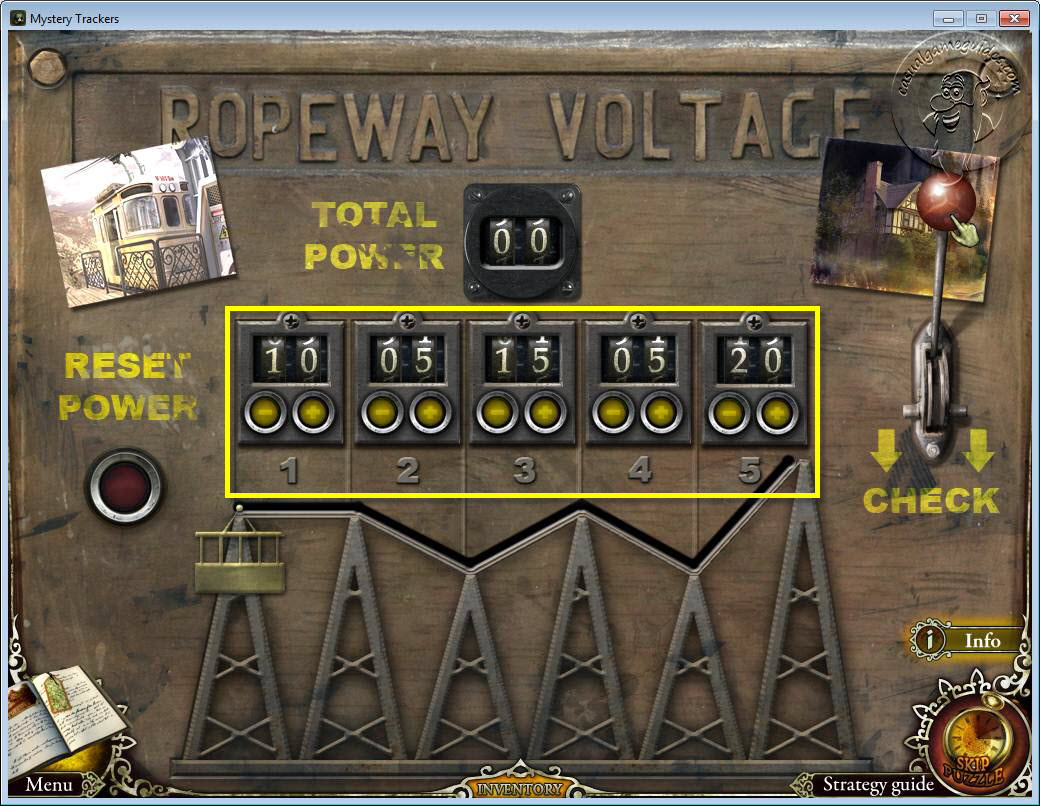Reduce power on counter 4 with minus
The height and width of the screenshot is (806, 1040).
[x=612, y=412]
